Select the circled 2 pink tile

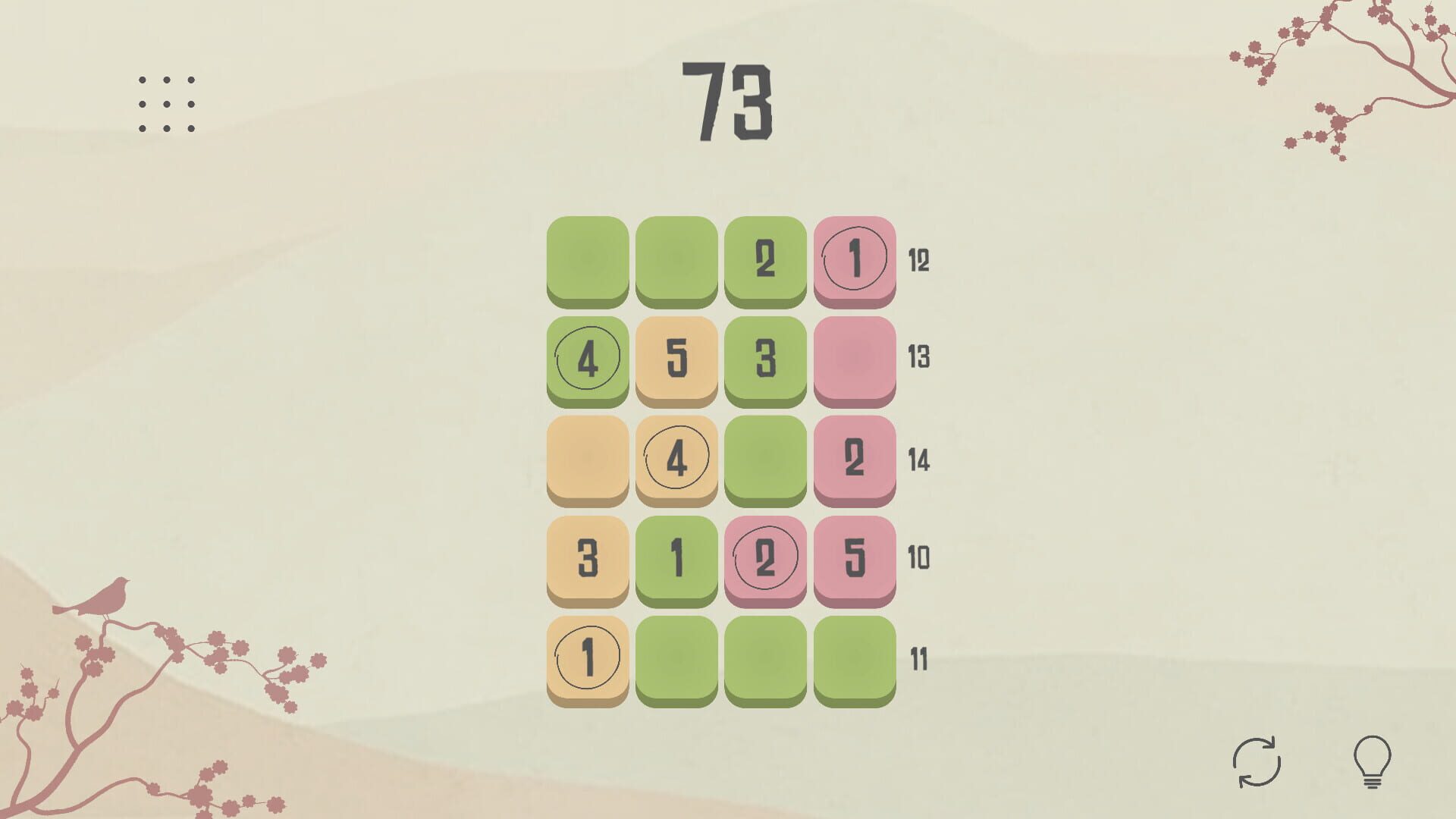point(766,559)
